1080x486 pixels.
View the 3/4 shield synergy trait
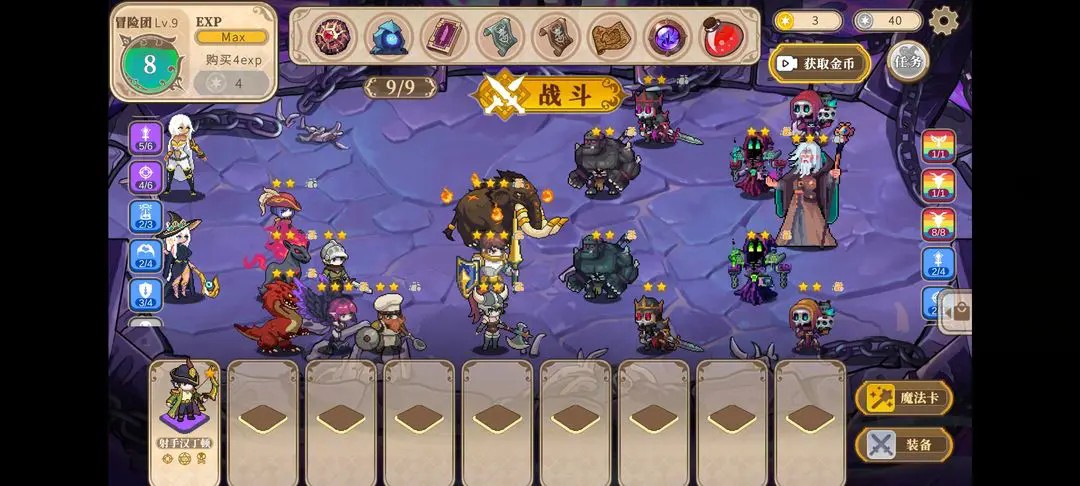click(145, 294)
